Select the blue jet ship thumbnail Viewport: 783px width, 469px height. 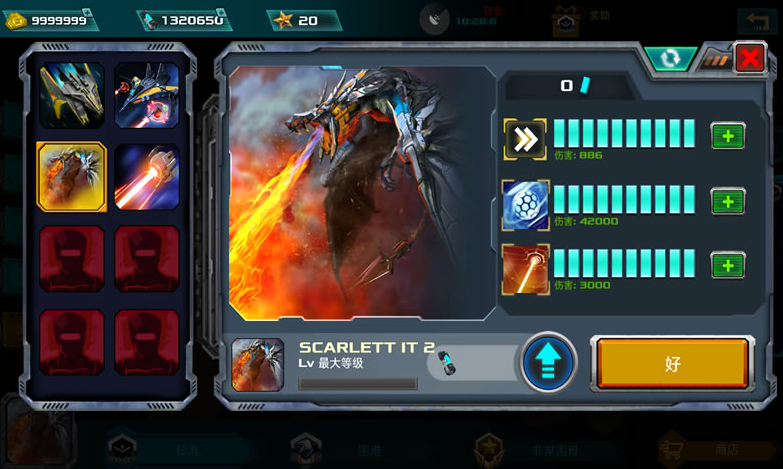coord(147,95)
